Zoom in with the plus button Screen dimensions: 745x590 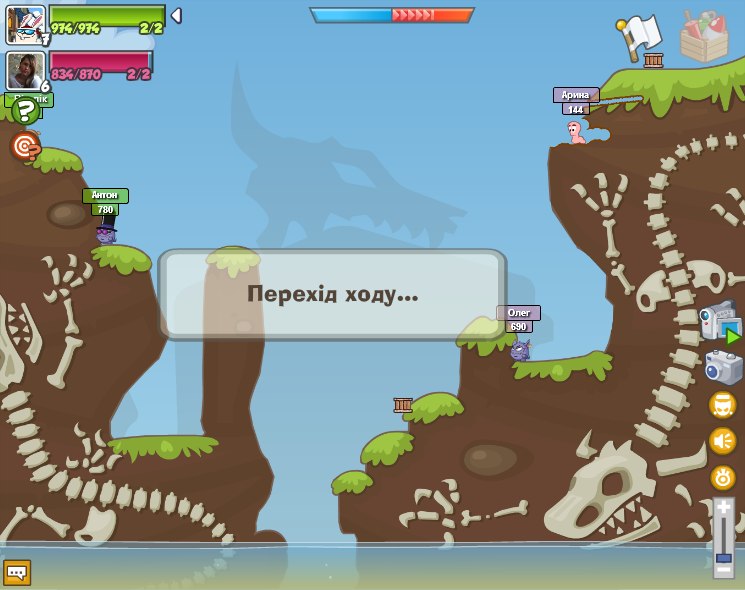(723, 508)
